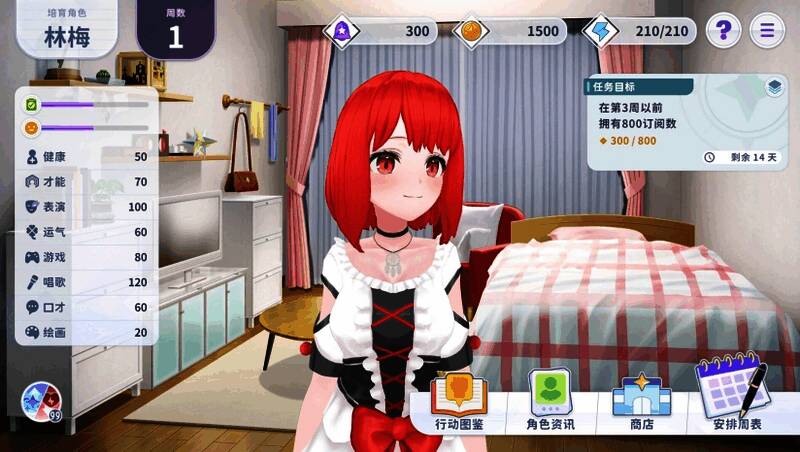Viewport: 800px width, 452px height.
Task: Click the orange coin currency icon
Action: [472, 31]
